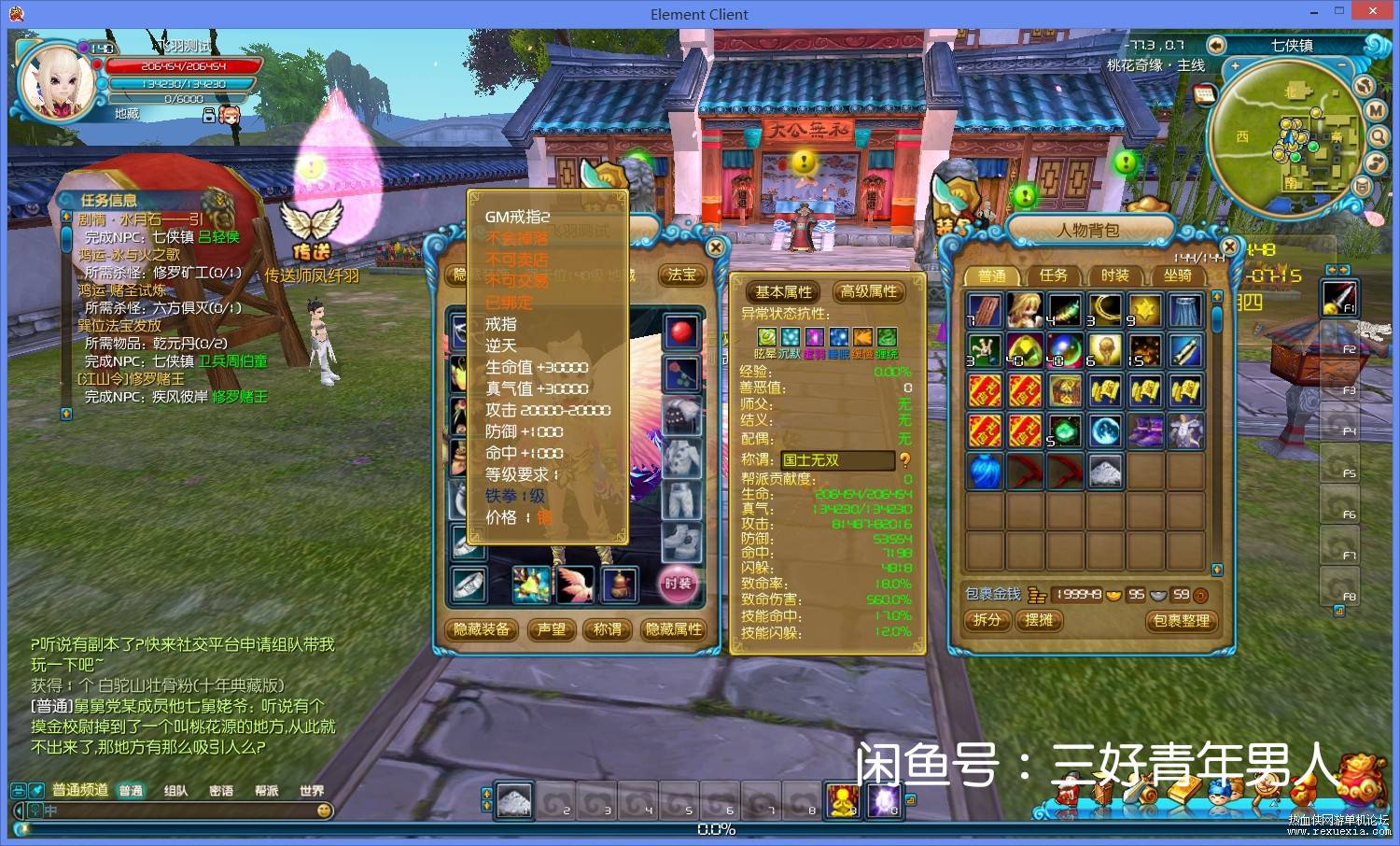Click the calendar icon left of the minimap

(x=1204, y=94)
